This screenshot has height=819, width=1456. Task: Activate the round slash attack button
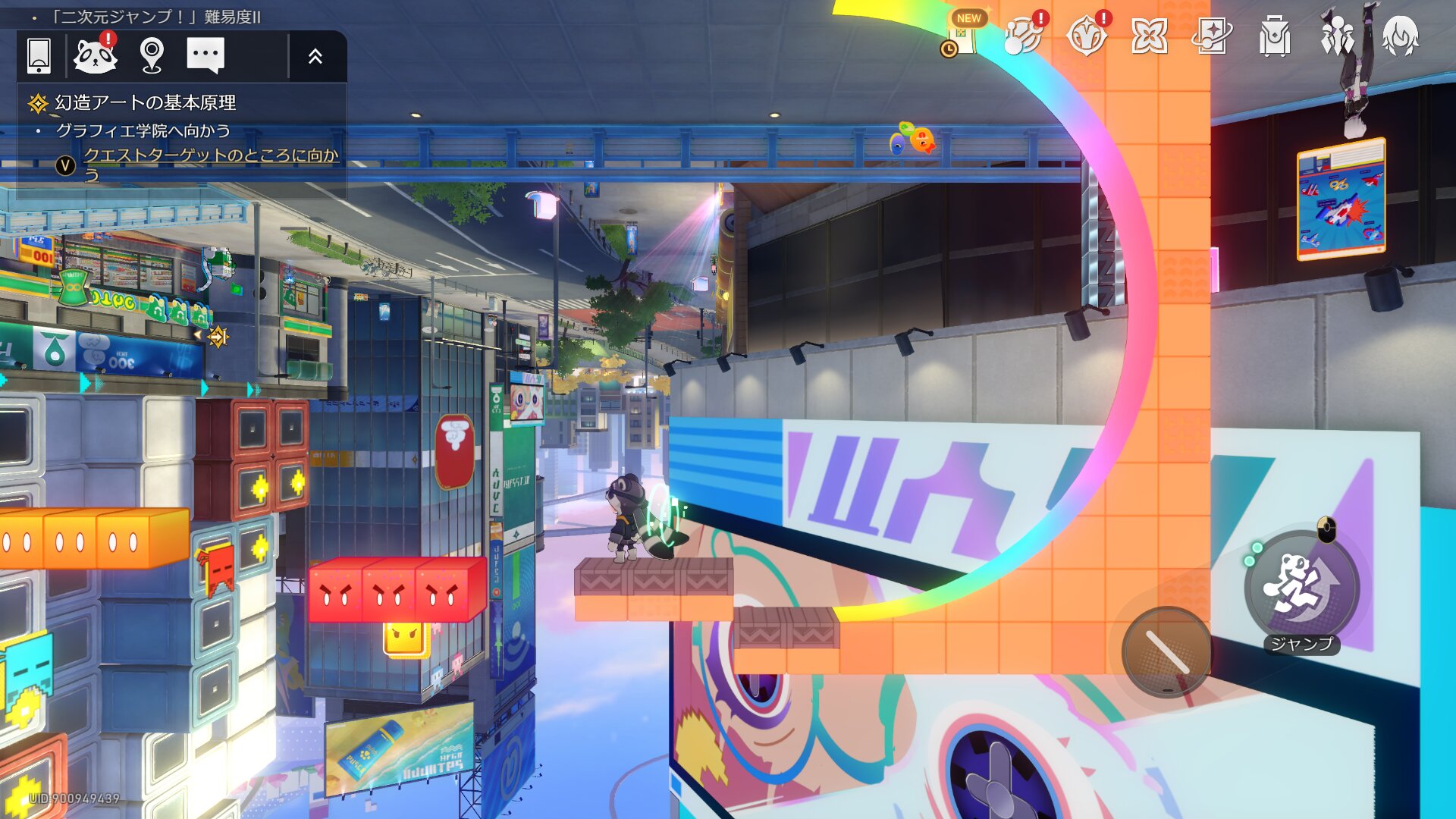pos(1167,651)
